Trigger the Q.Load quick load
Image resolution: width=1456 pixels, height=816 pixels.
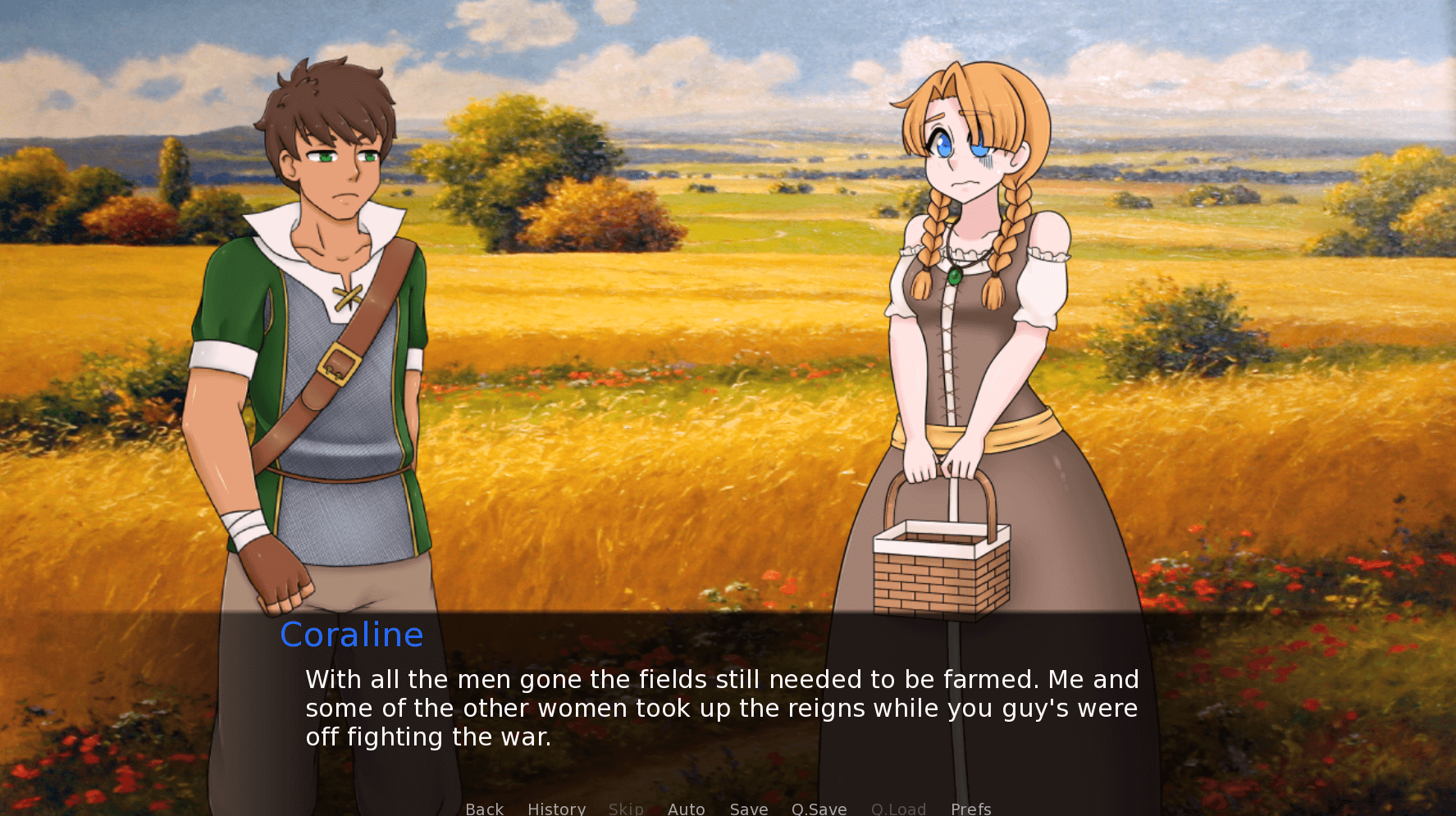pyautogui.click(x=898, y=809)
